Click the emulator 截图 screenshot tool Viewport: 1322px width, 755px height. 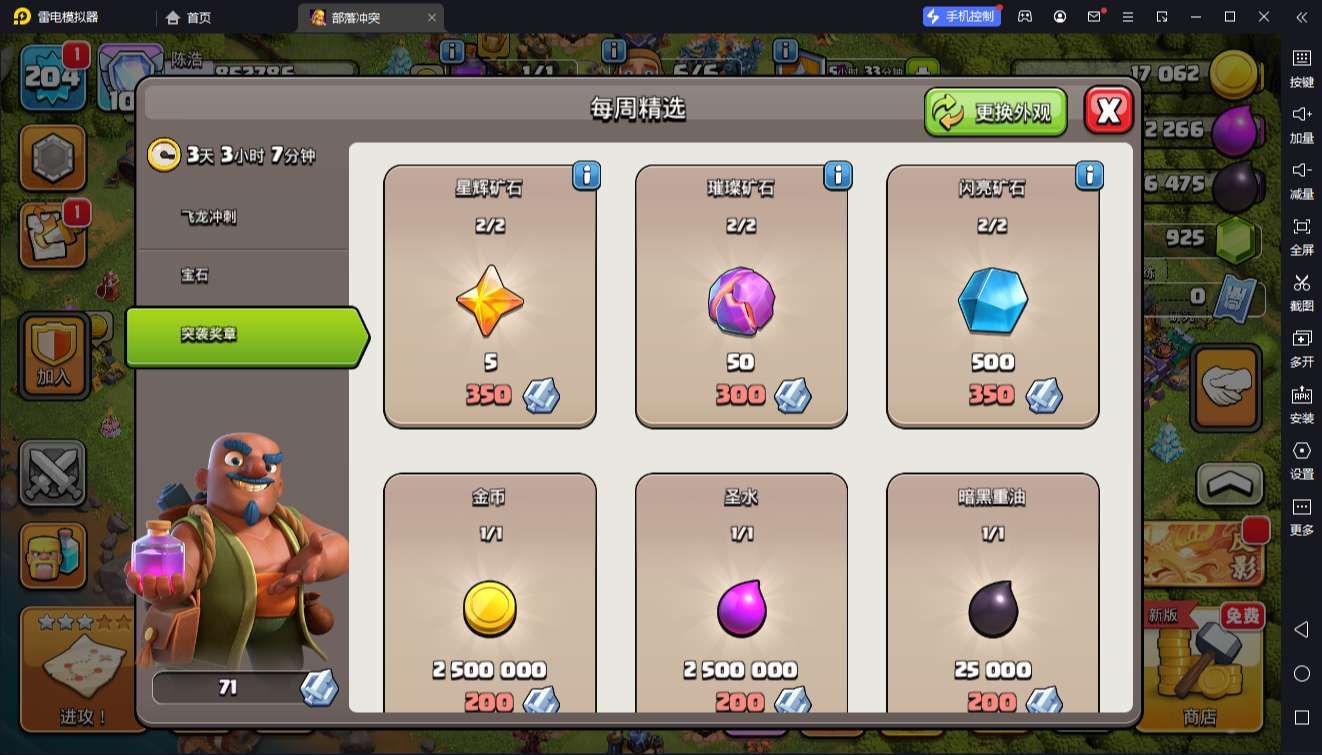tap(1301, 291)
